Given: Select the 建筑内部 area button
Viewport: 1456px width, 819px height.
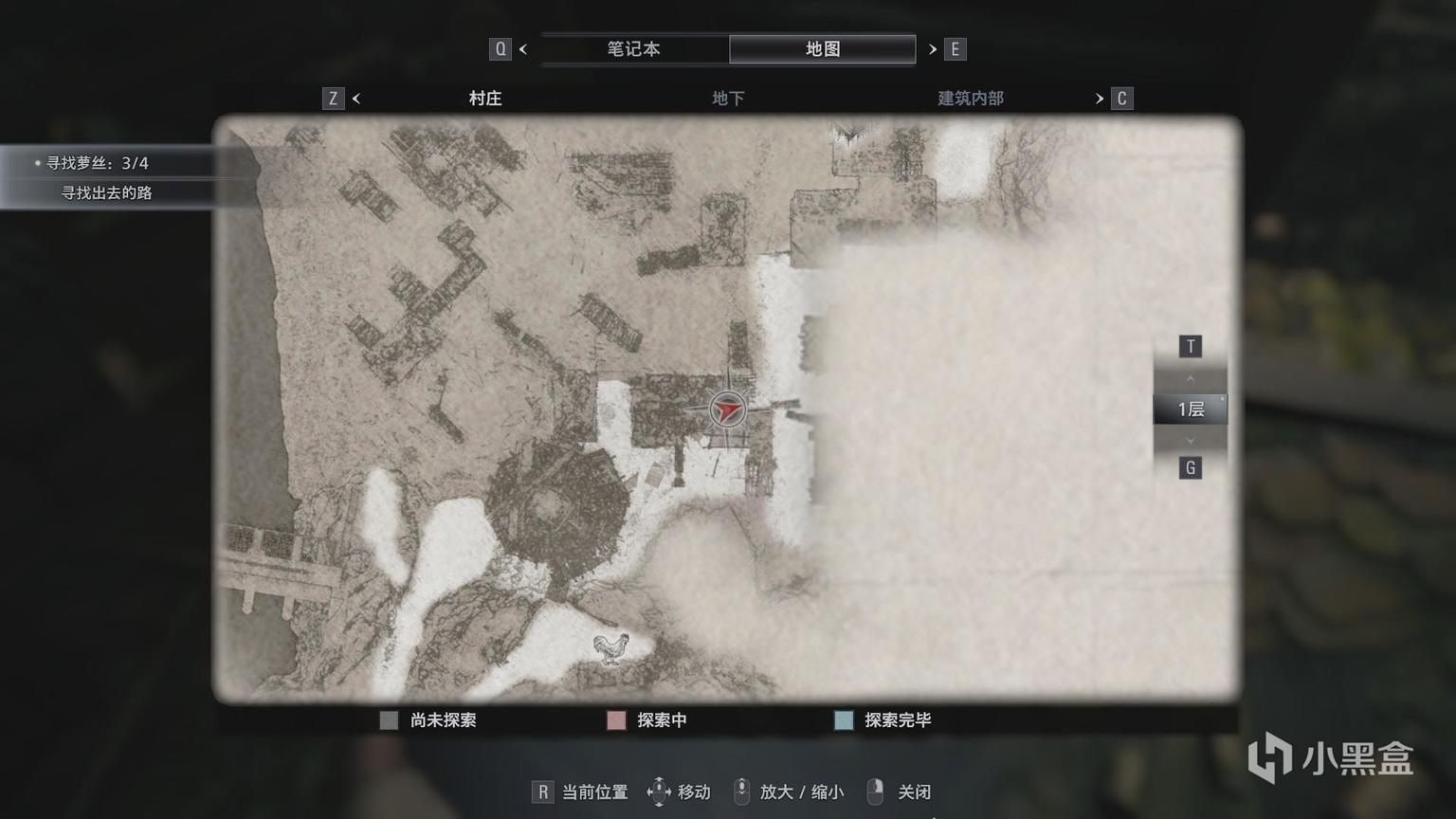Looking at the screenshot, I should pyautogui.click(x=969, y=98).
